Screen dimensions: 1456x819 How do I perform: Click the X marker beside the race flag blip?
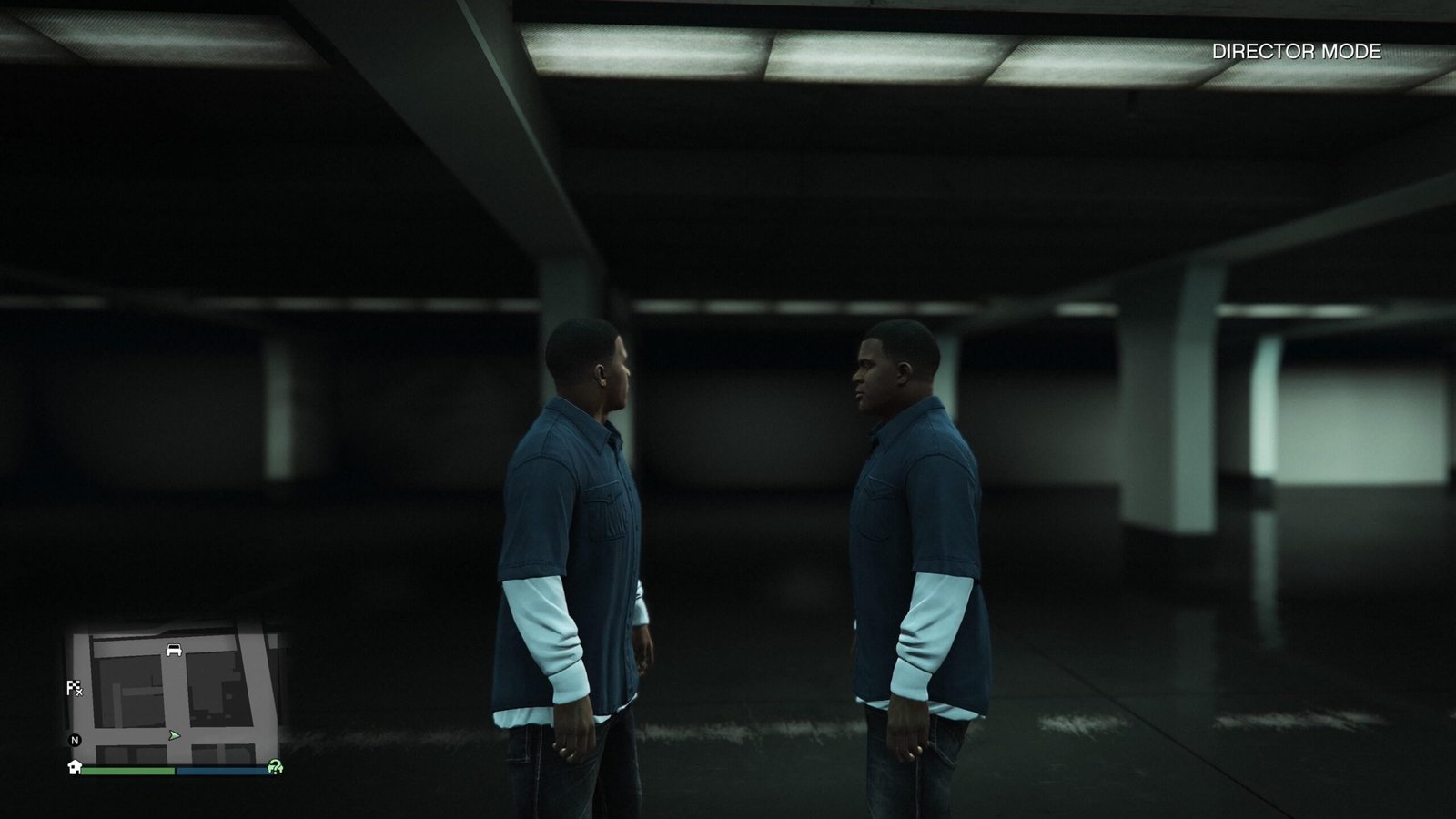point(80,692)
